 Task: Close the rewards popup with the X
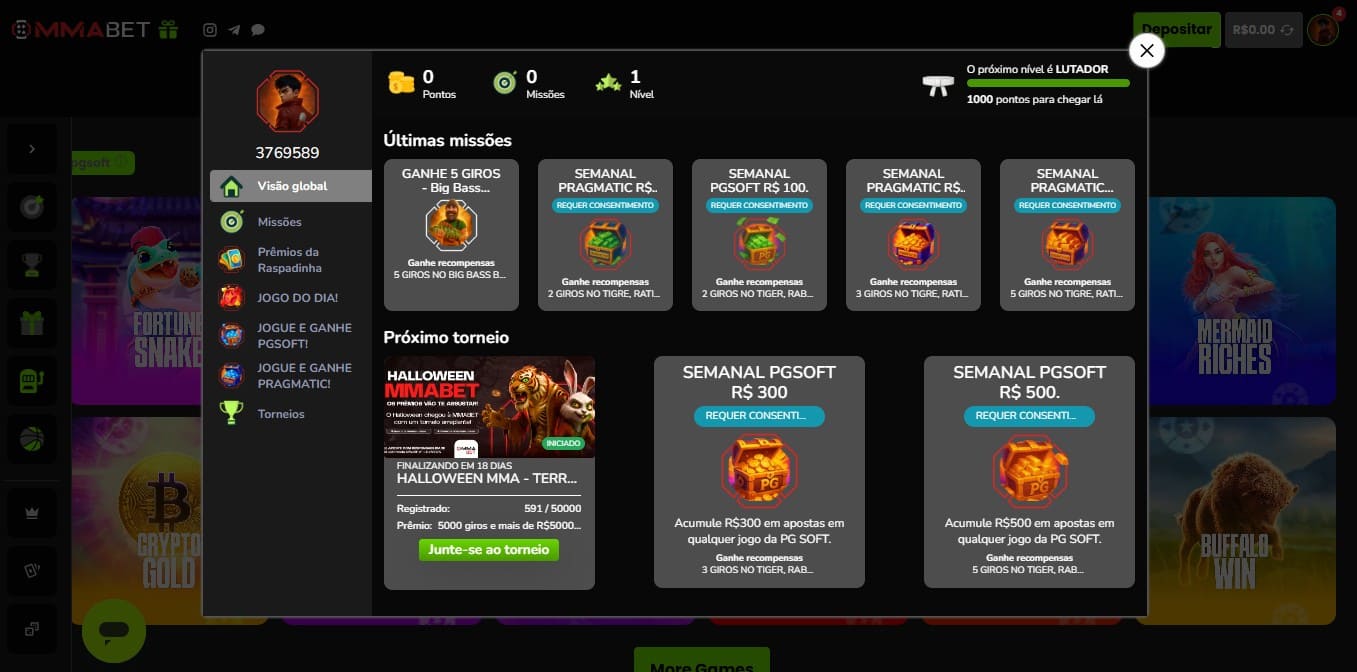[x=1146, y=50]
